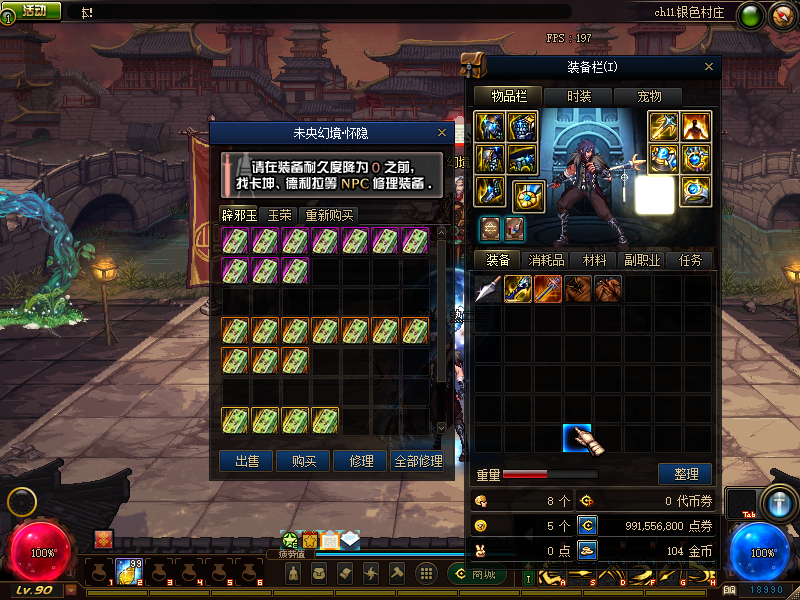This screenshot has height=600, width=800.
Task: Switch to the 时装 costume tab
Action: point(579,96)
